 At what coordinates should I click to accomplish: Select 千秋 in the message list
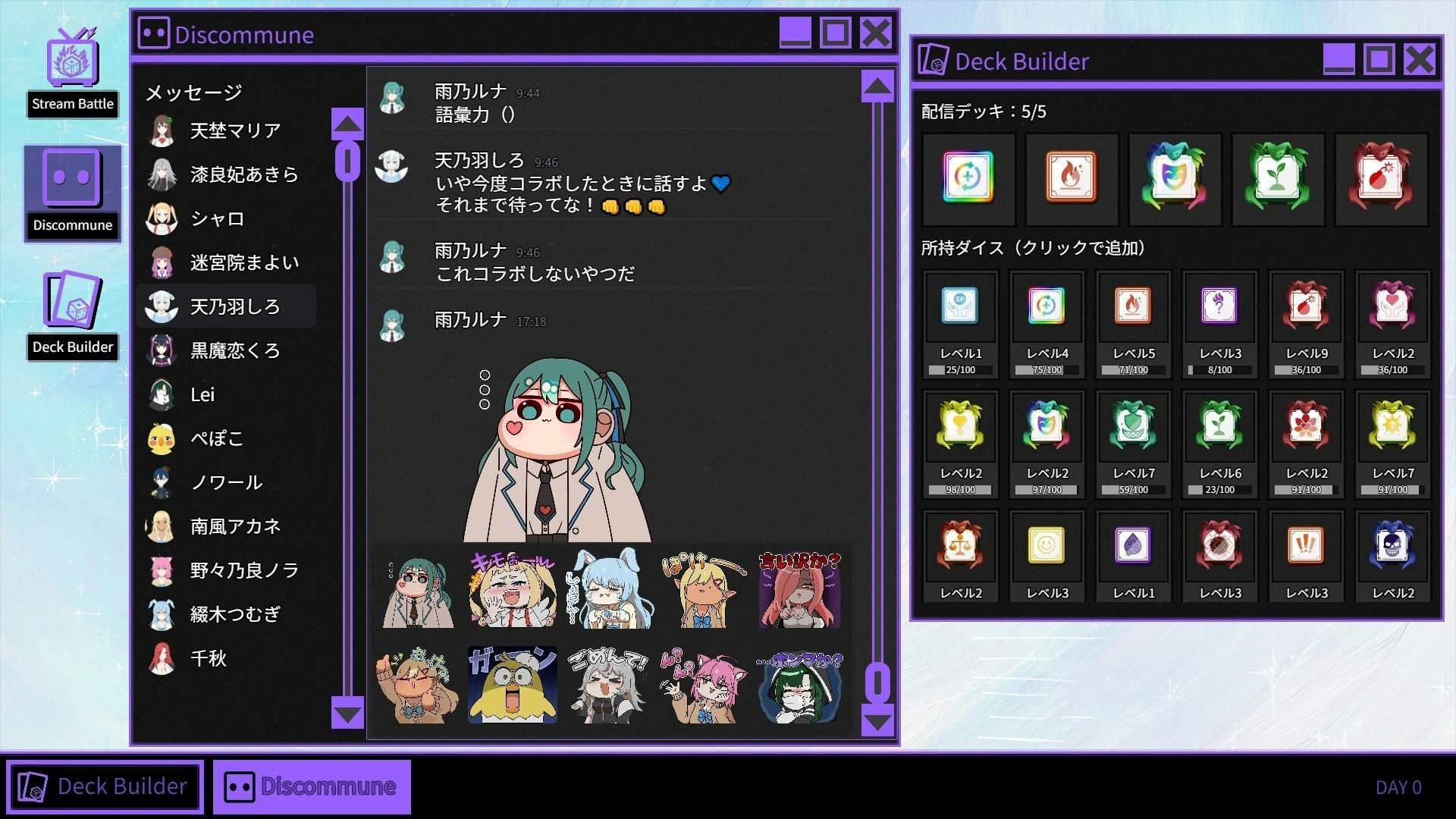click(208, 658)
